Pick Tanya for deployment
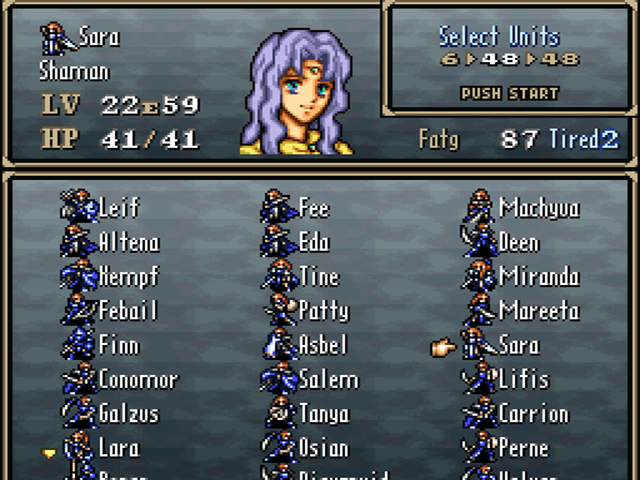 point(323,413)
